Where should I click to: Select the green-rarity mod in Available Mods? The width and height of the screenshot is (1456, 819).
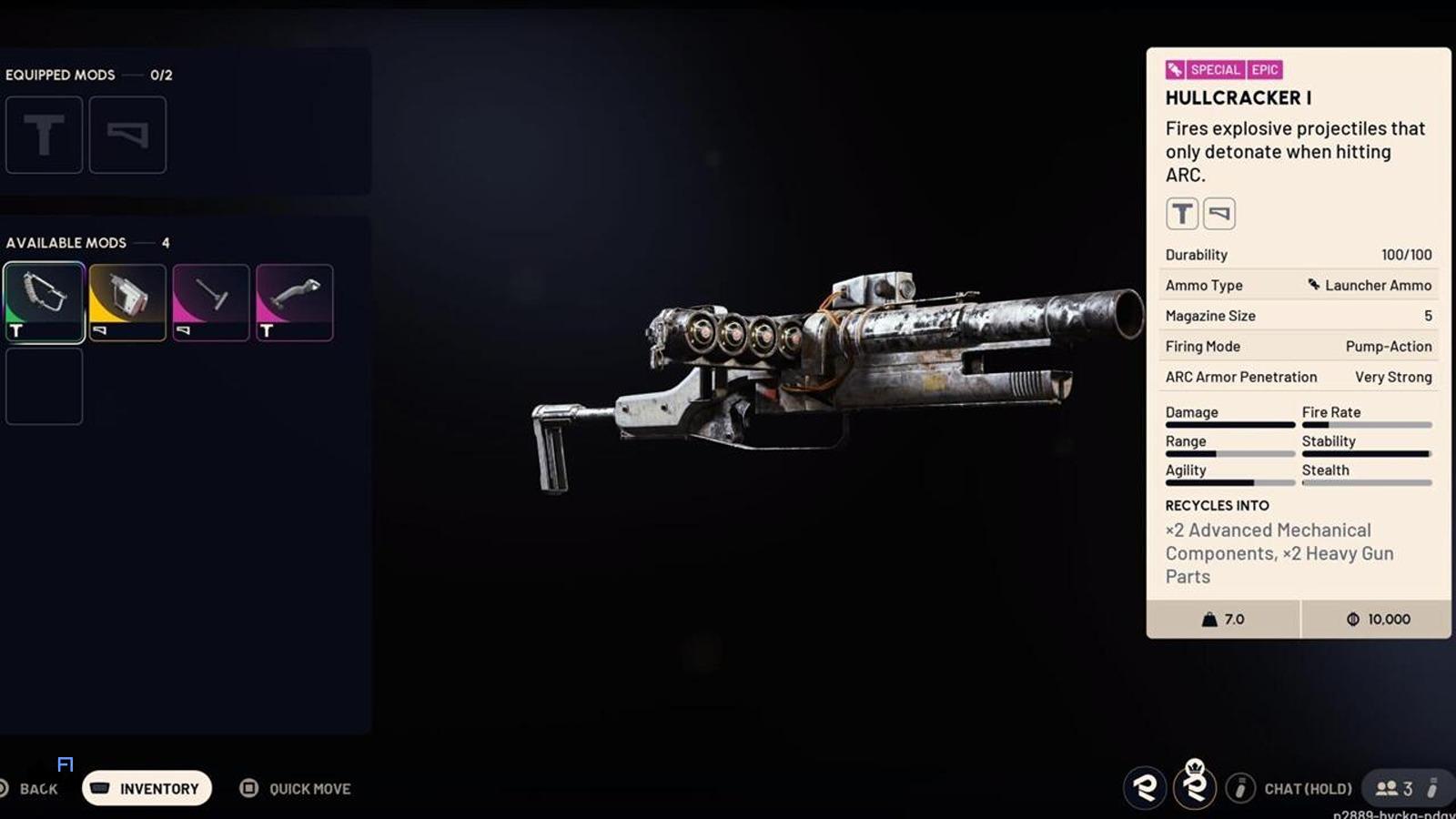pos(44,302)
